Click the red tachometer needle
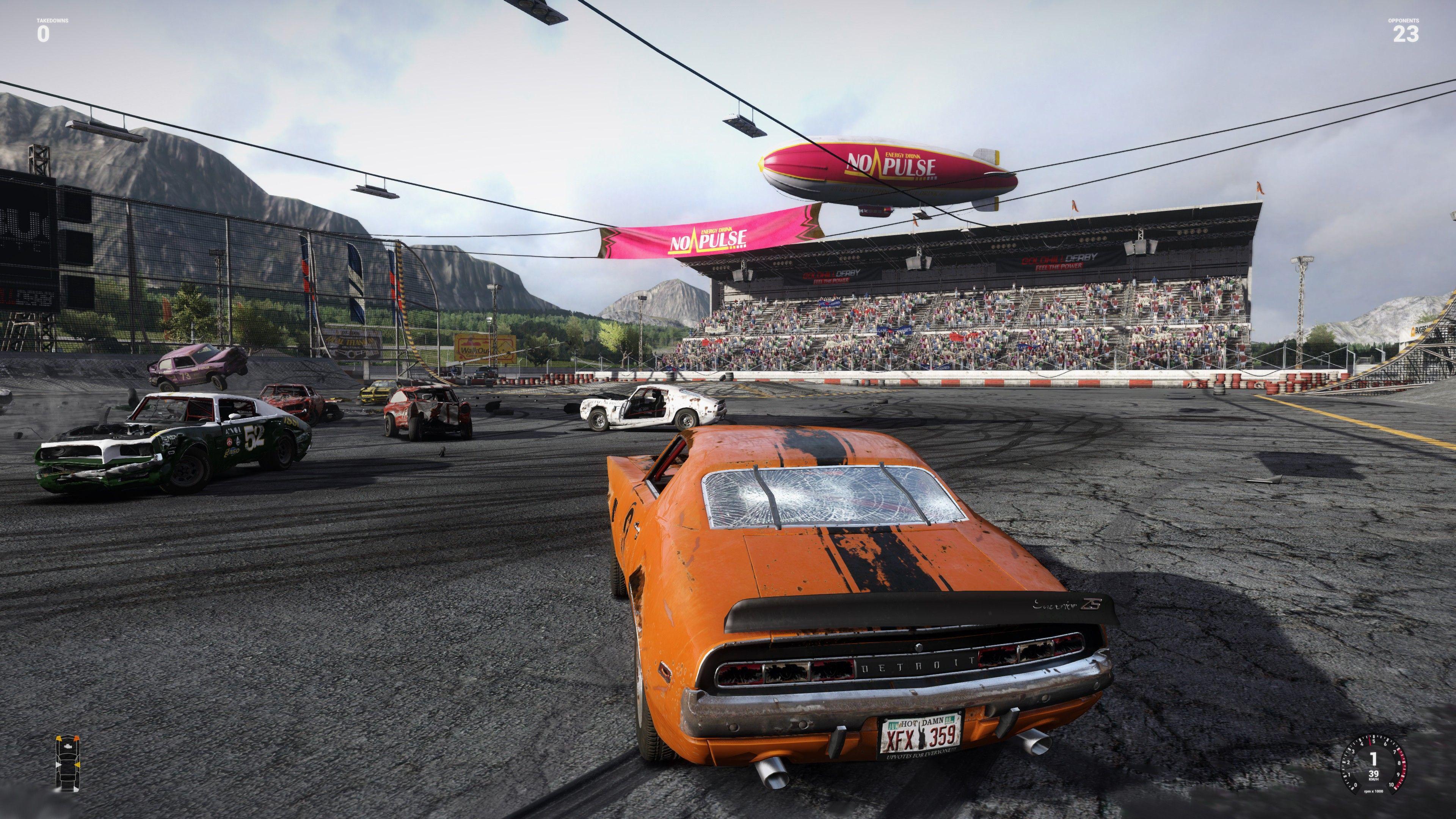The height and width of the screenshot is (819, 1456). pyautogui.click(x=1370, y=741)
